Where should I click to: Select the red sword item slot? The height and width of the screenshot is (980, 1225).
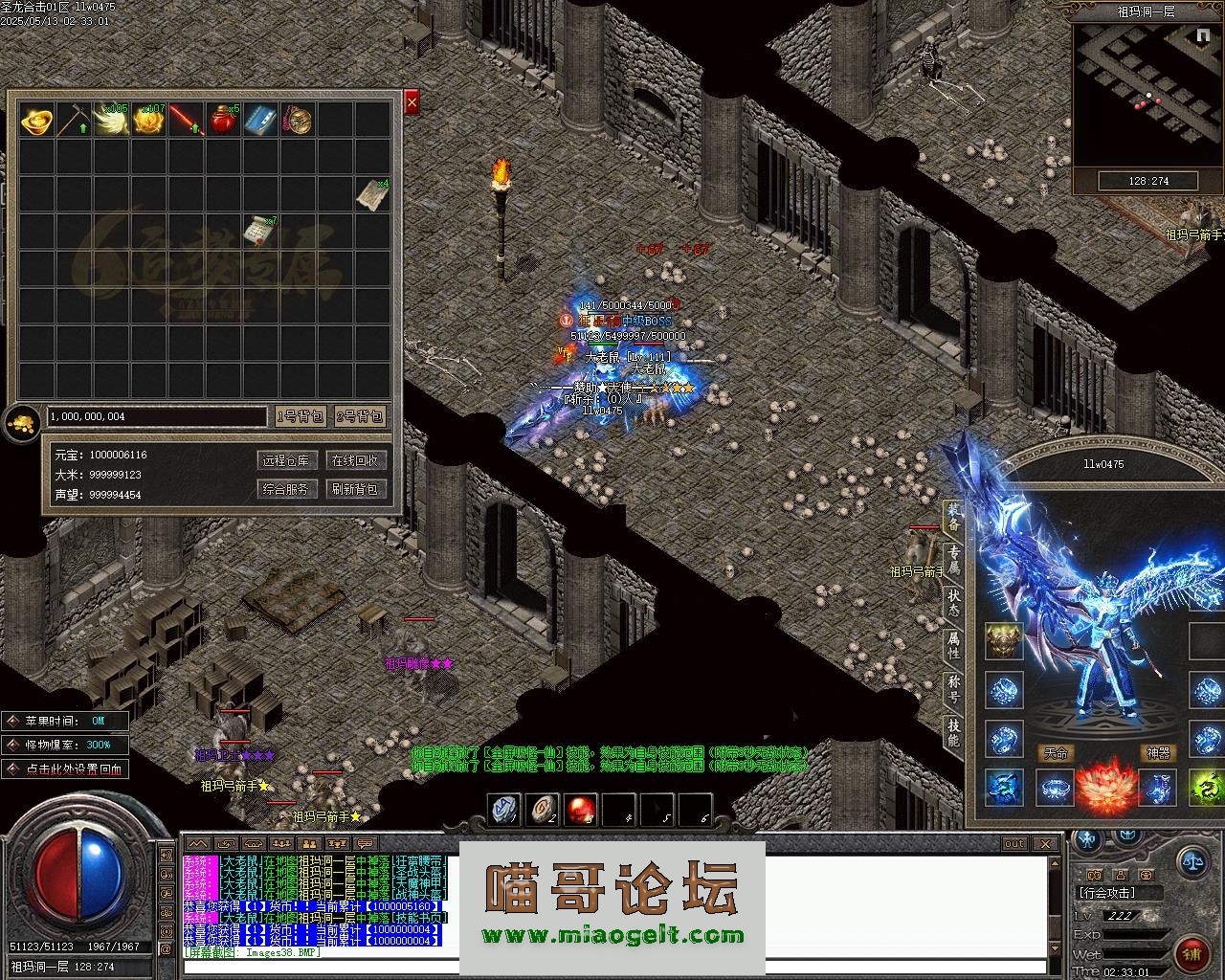coord(186,120)
